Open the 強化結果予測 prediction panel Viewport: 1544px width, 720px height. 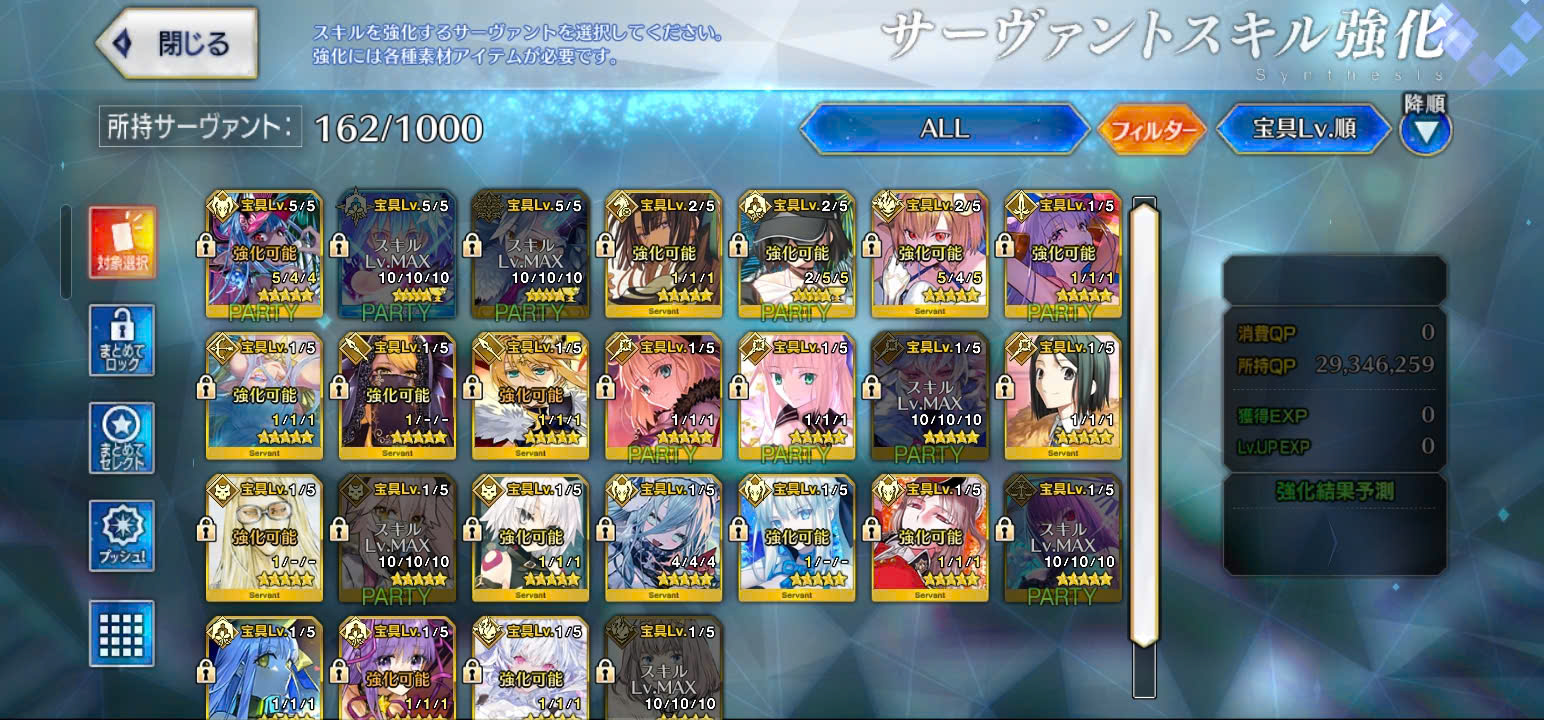coord(1334,491)
